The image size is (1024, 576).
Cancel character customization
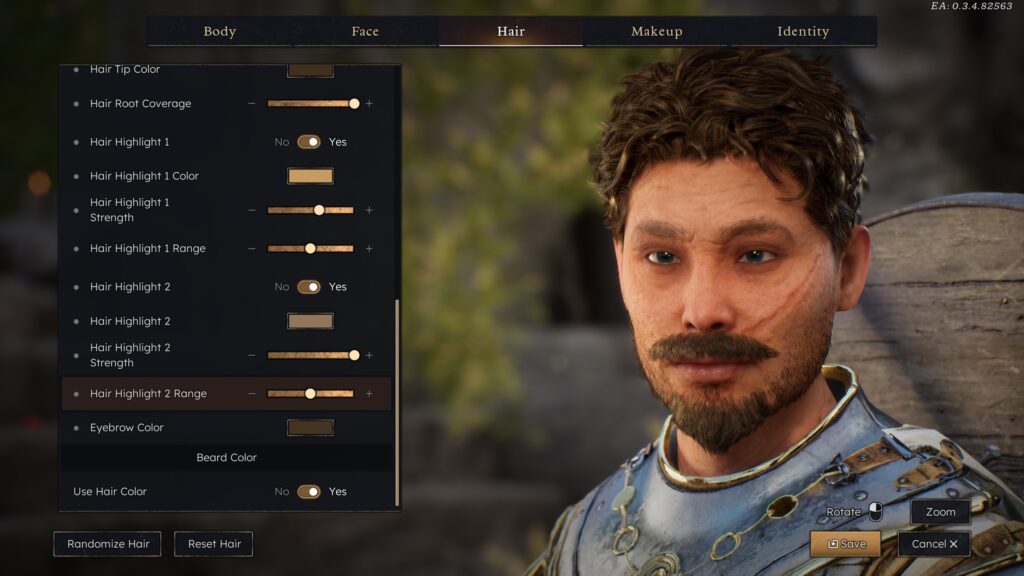click(x=934, y=544)
